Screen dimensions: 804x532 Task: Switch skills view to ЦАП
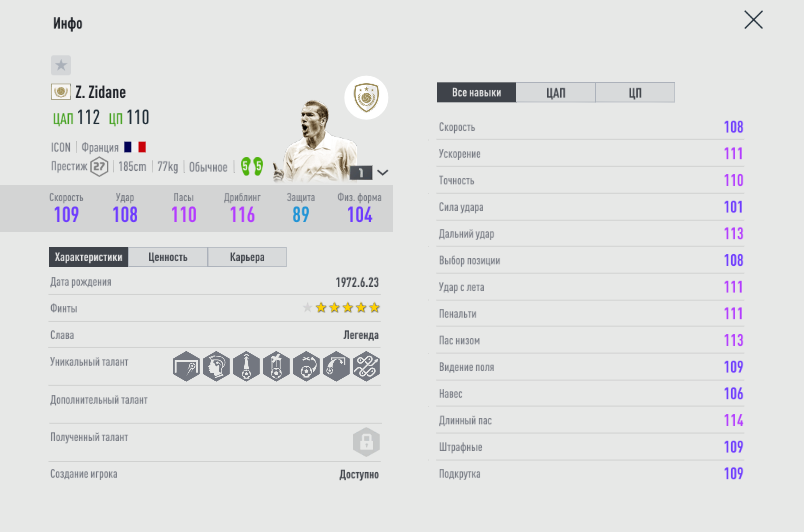(x=556, y=93)
